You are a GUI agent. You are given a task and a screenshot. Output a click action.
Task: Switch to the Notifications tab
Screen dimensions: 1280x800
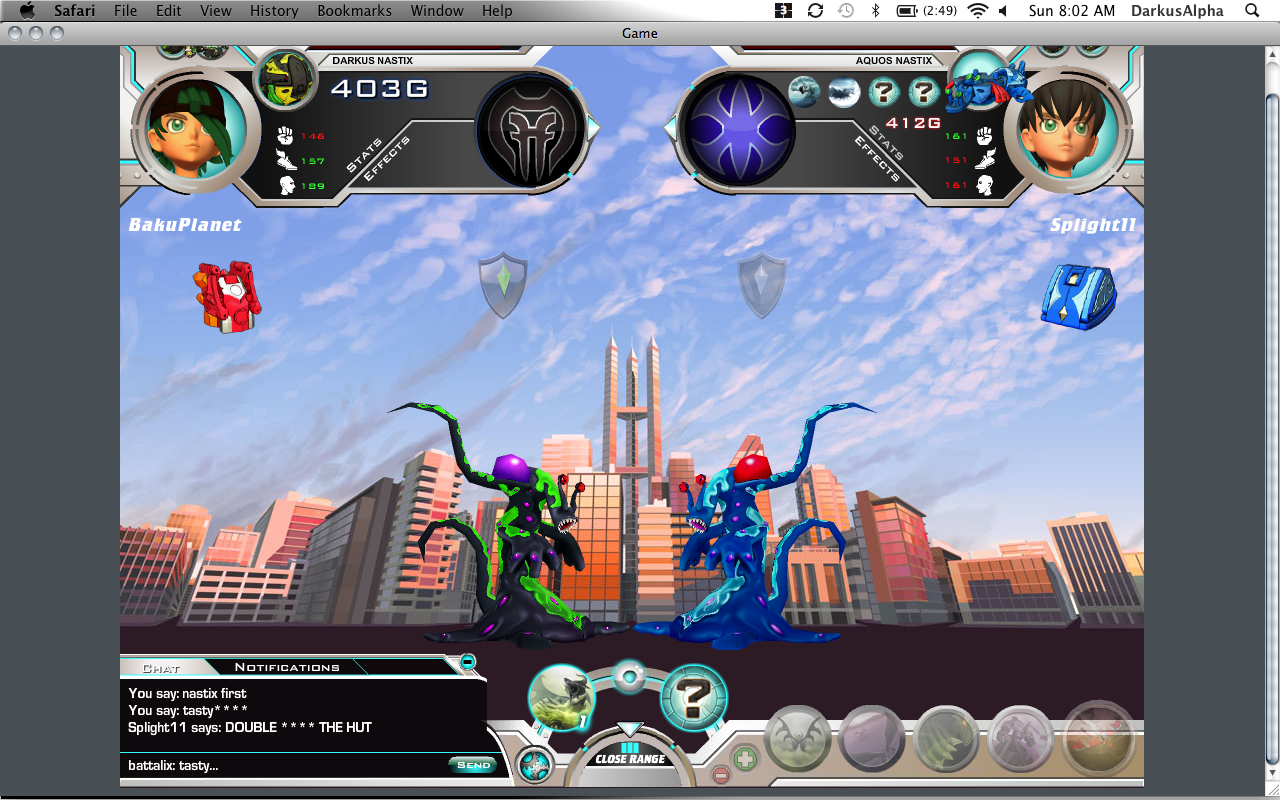click(287, 667)
